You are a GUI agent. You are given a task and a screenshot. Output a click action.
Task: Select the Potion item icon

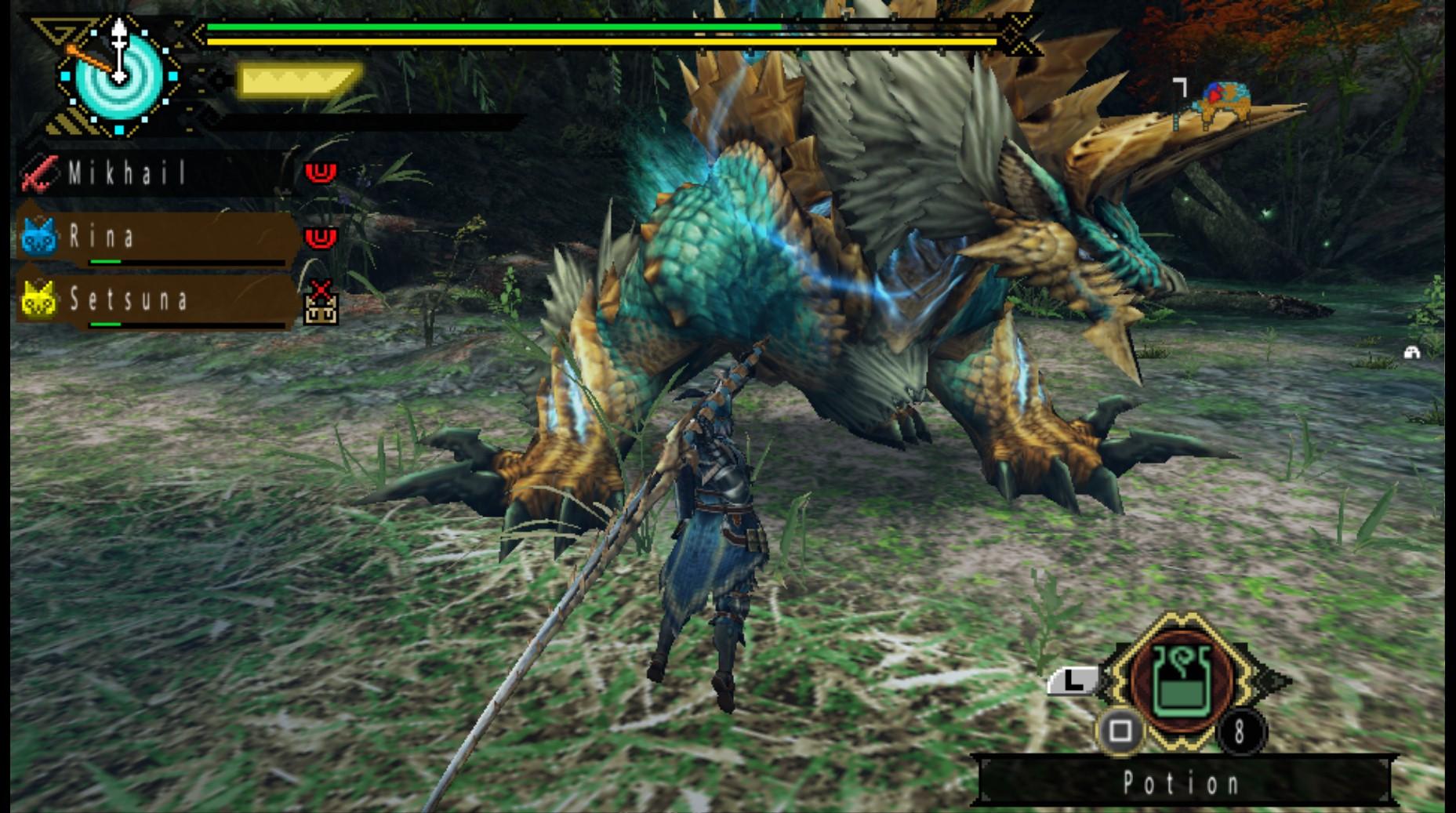1182,679
